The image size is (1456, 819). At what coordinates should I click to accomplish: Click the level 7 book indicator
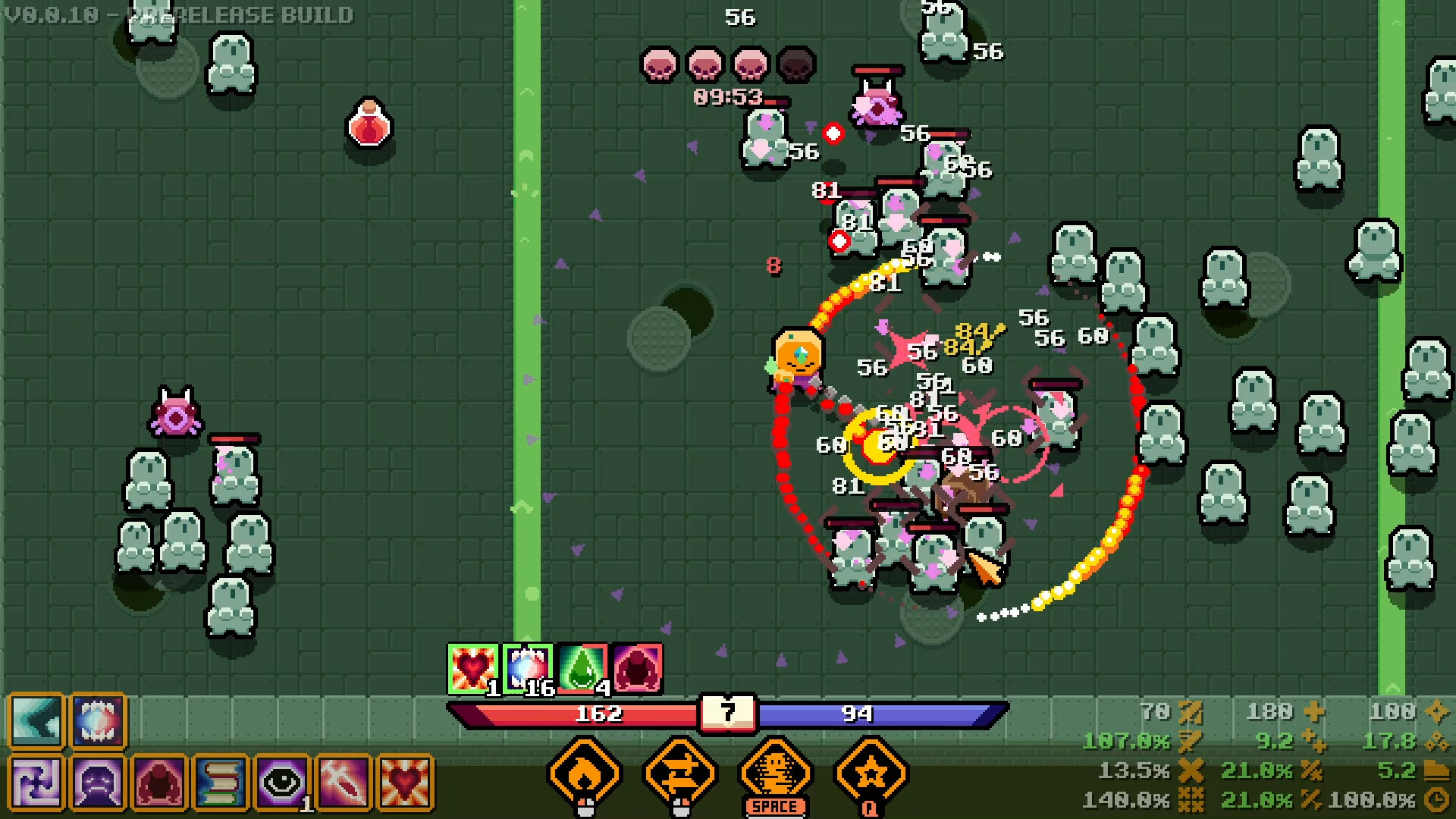point(727,713)
